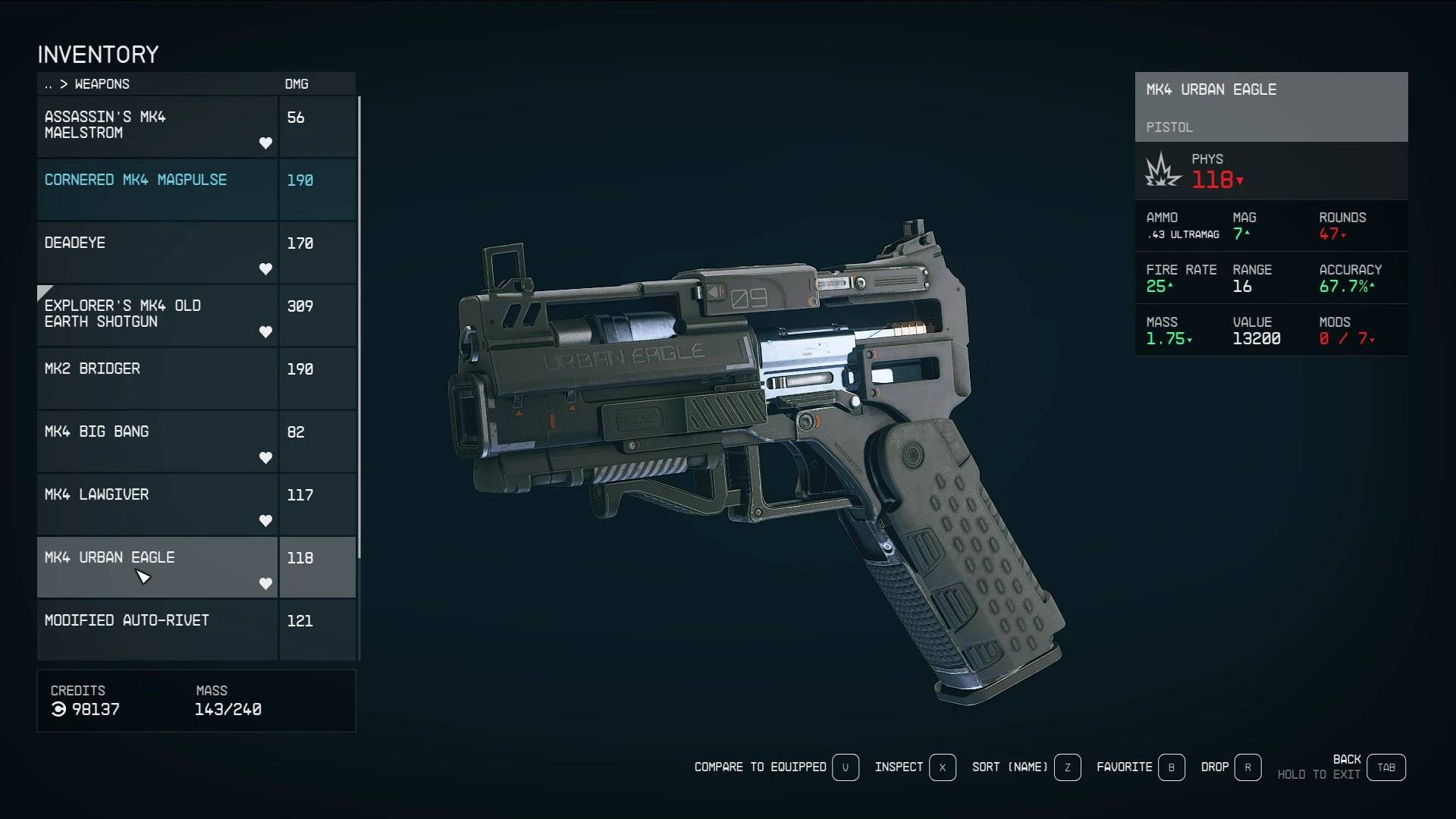The height and width of the screenshot is (819, 1456).
Task: Toggle favorite heart on MK4 Big Bang
Action: tap(266, 457)
